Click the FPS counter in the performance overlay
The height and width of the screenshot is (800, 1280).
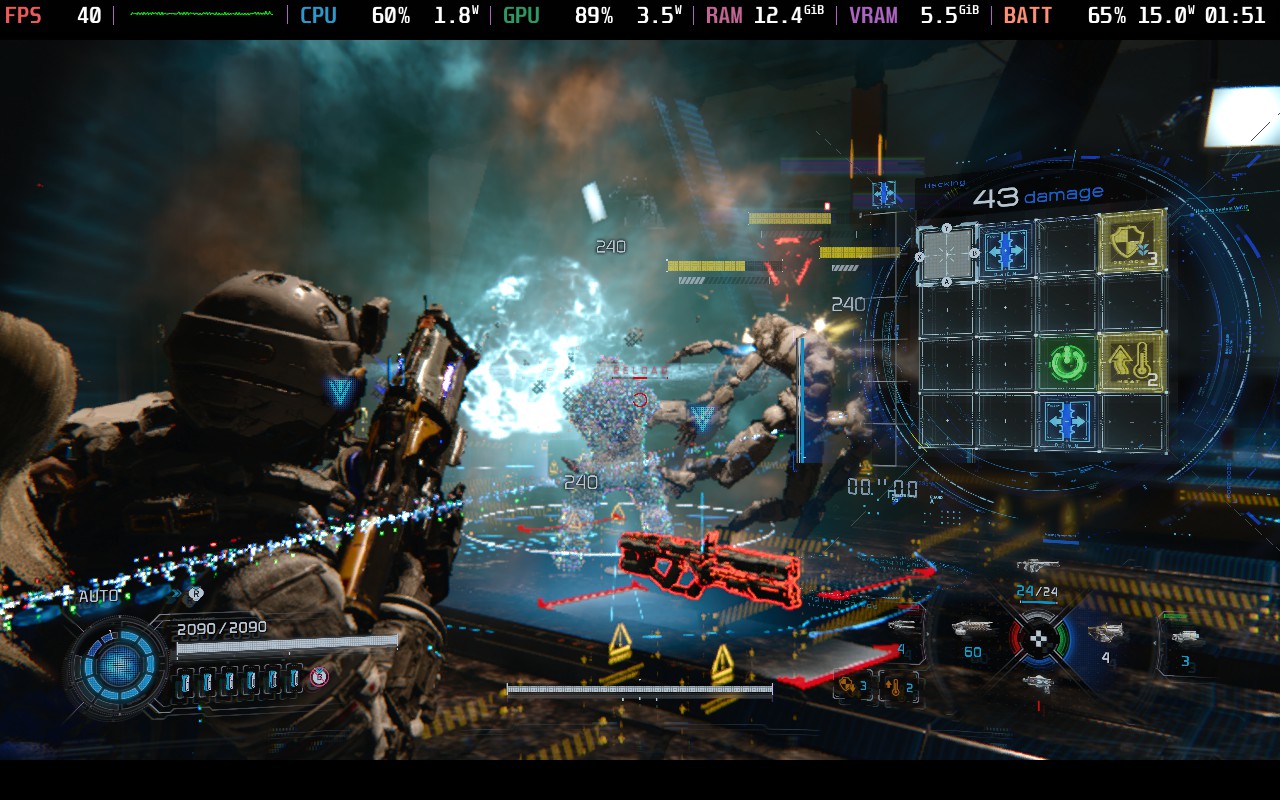52,16
